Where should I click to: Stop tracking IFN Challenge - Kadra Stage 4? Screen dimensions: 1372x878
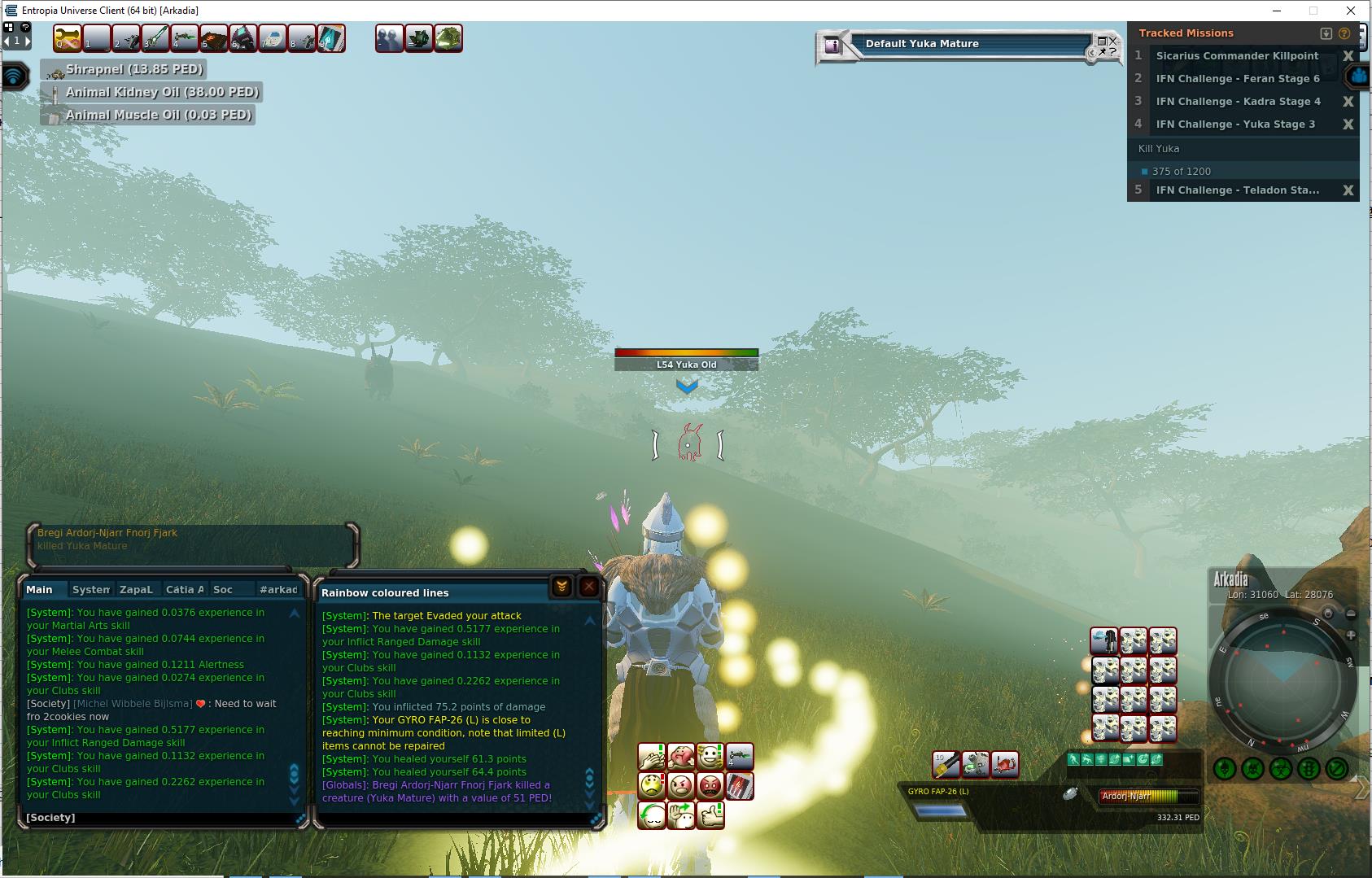(x=1348, y=102)
